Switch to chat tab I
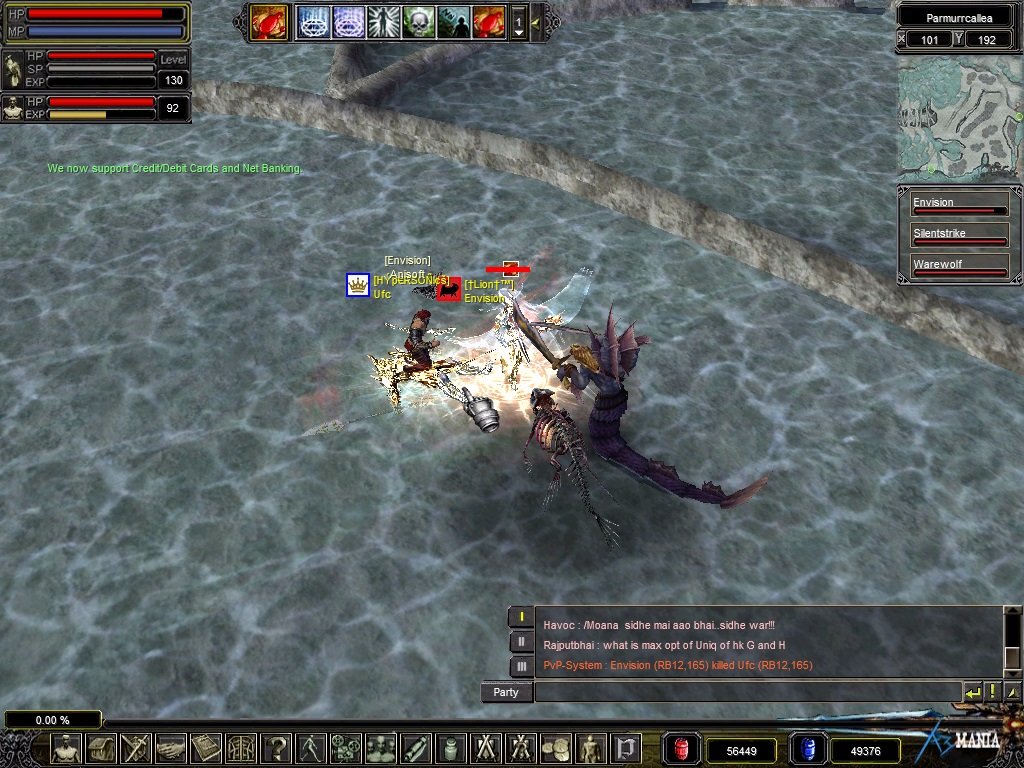 (521, 617)
